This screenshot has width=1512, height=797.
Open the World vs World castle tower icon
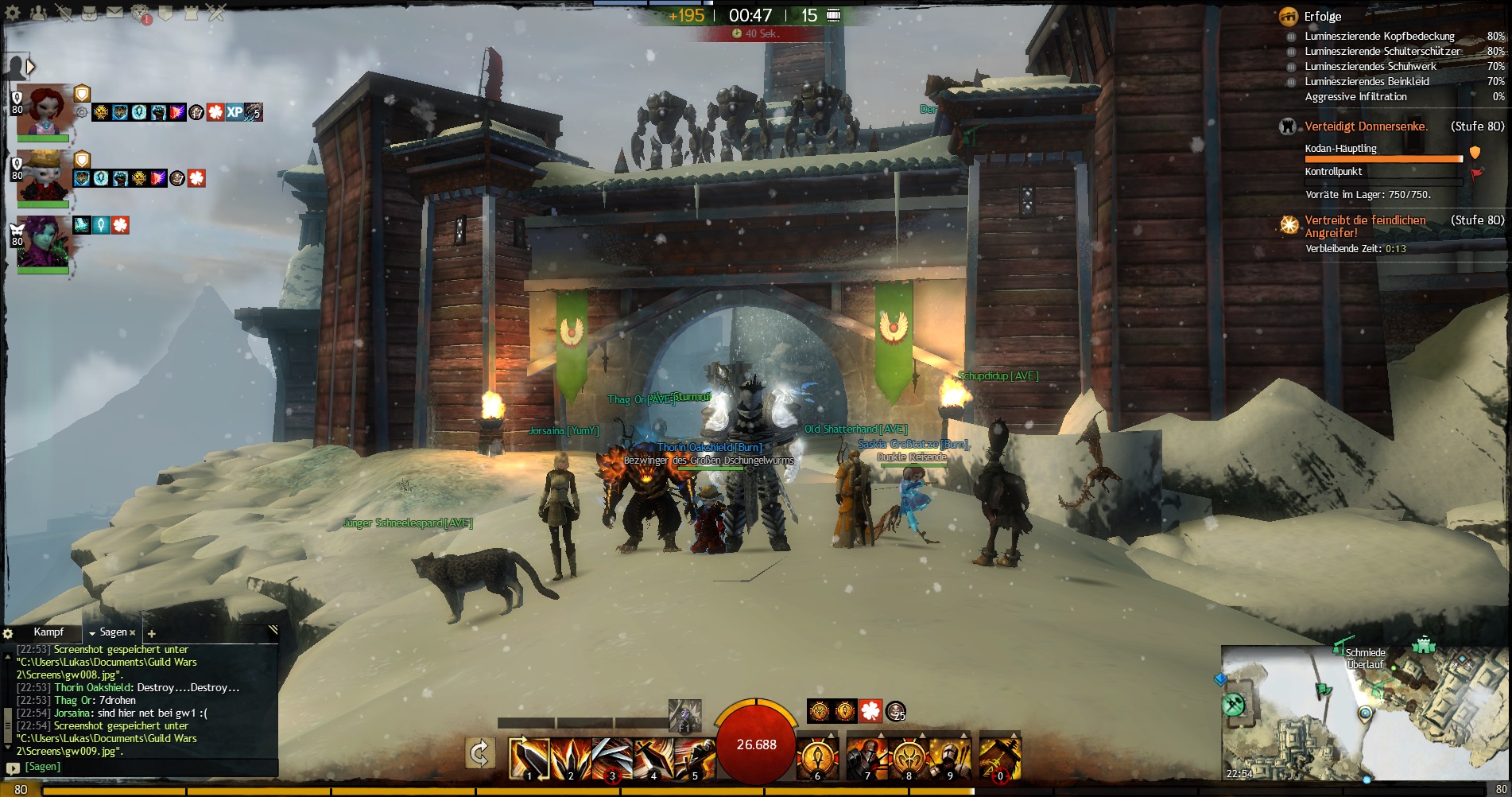191,13
